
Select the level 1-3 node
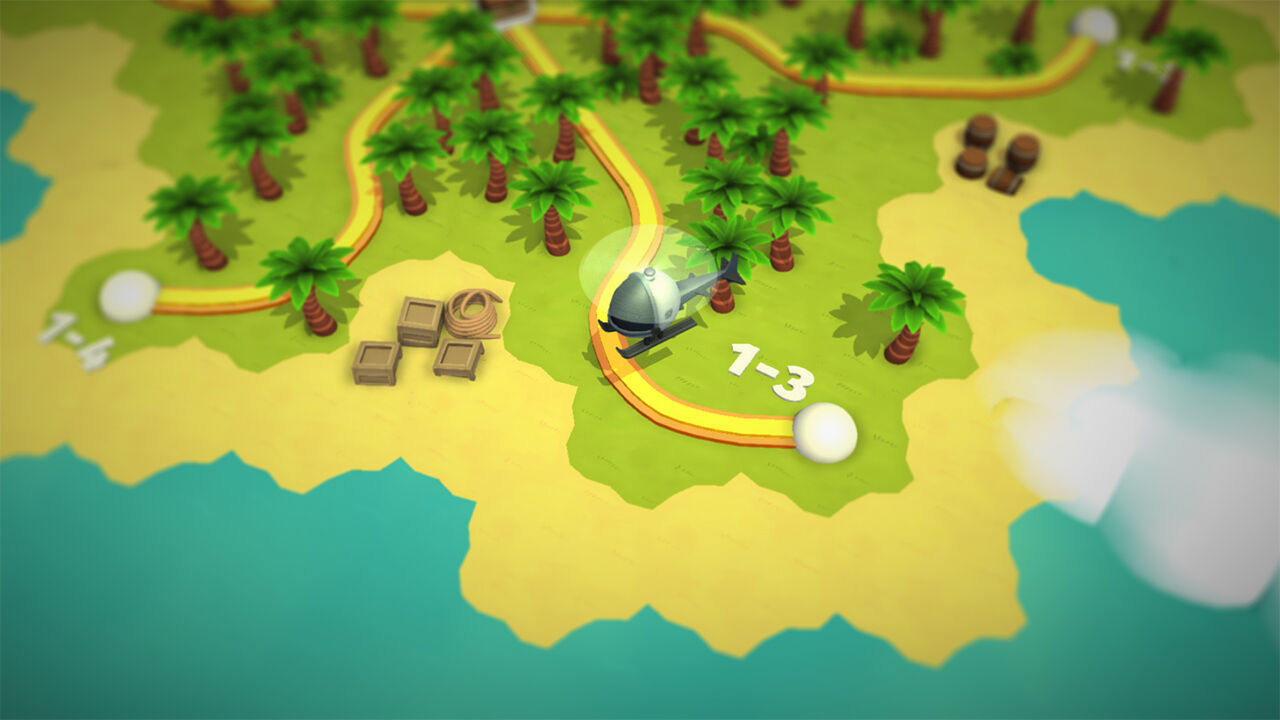pos(825,432)
